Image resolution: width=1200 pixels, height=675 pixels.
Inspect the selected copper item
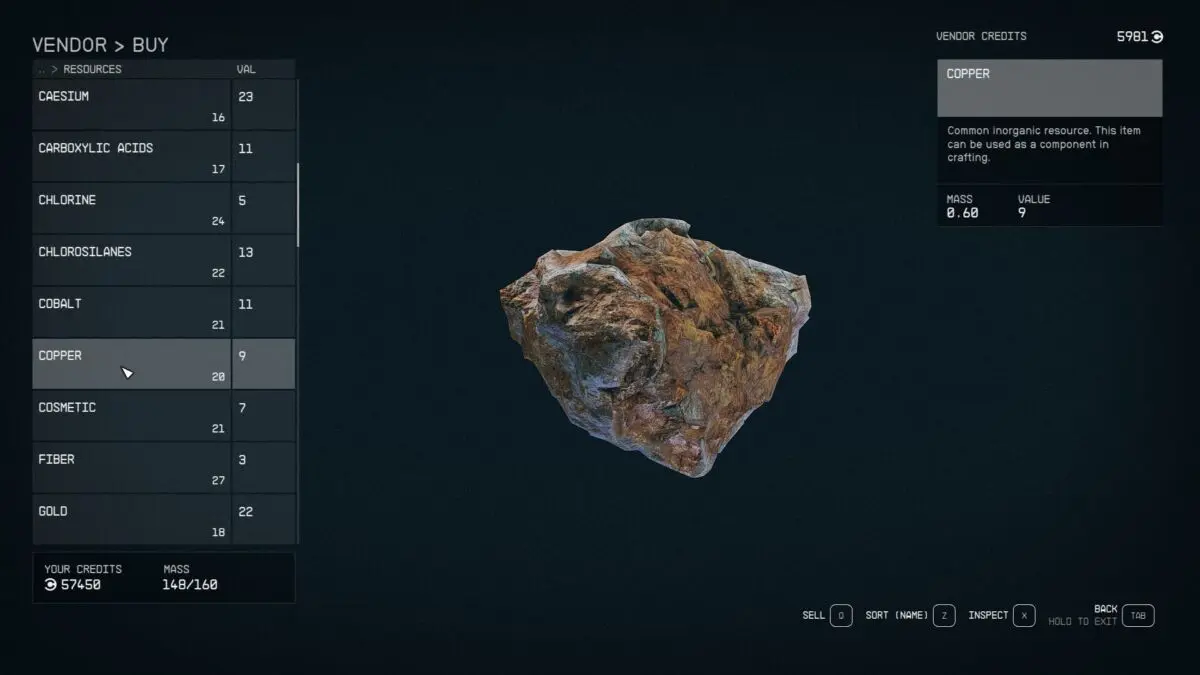1023,616
